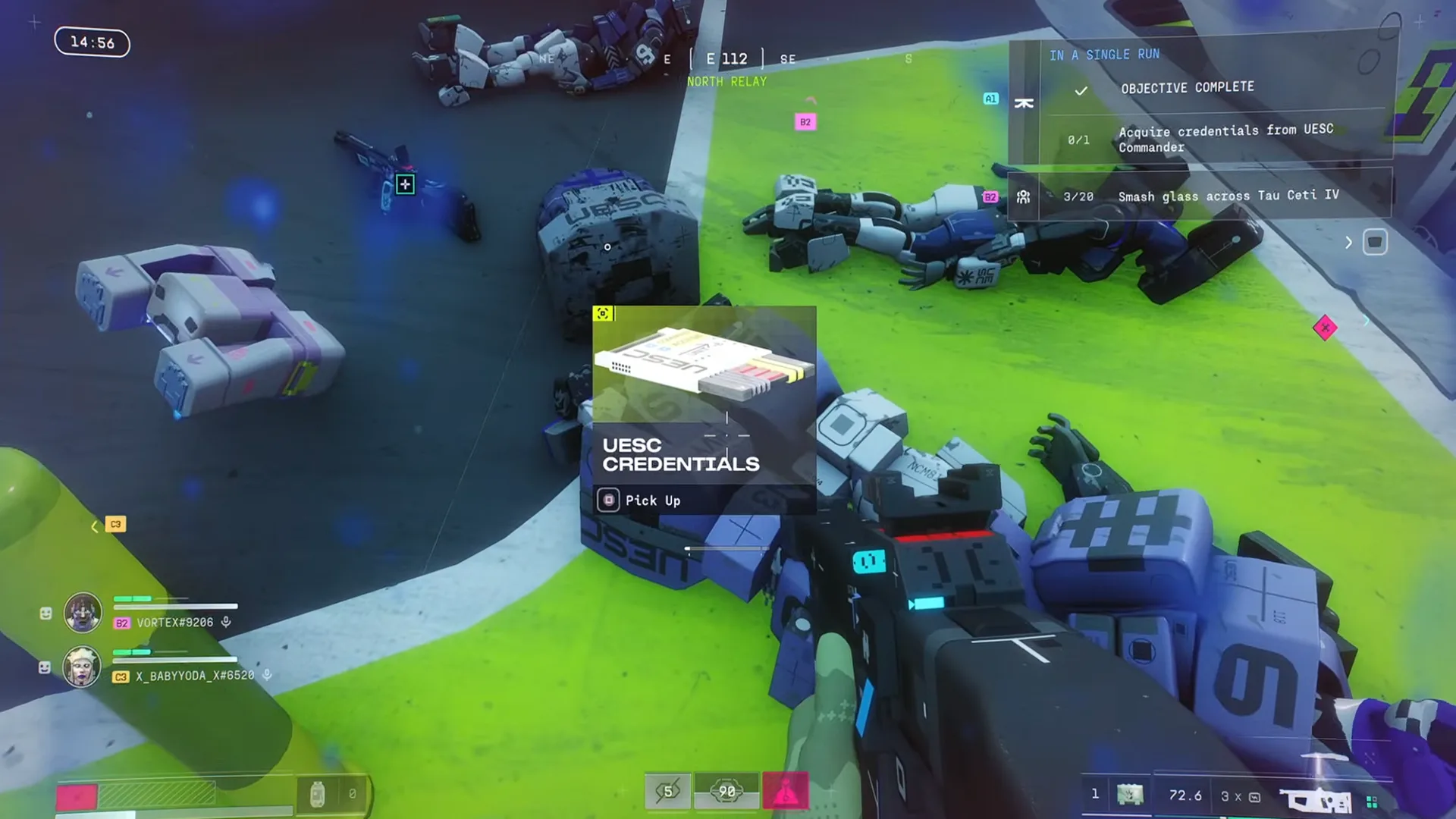The width and height of the screenshot is (1456, 819).
Task: Select the objective tracker icon beside IN A SINGLE RUN
Action: pos(1024,102)
